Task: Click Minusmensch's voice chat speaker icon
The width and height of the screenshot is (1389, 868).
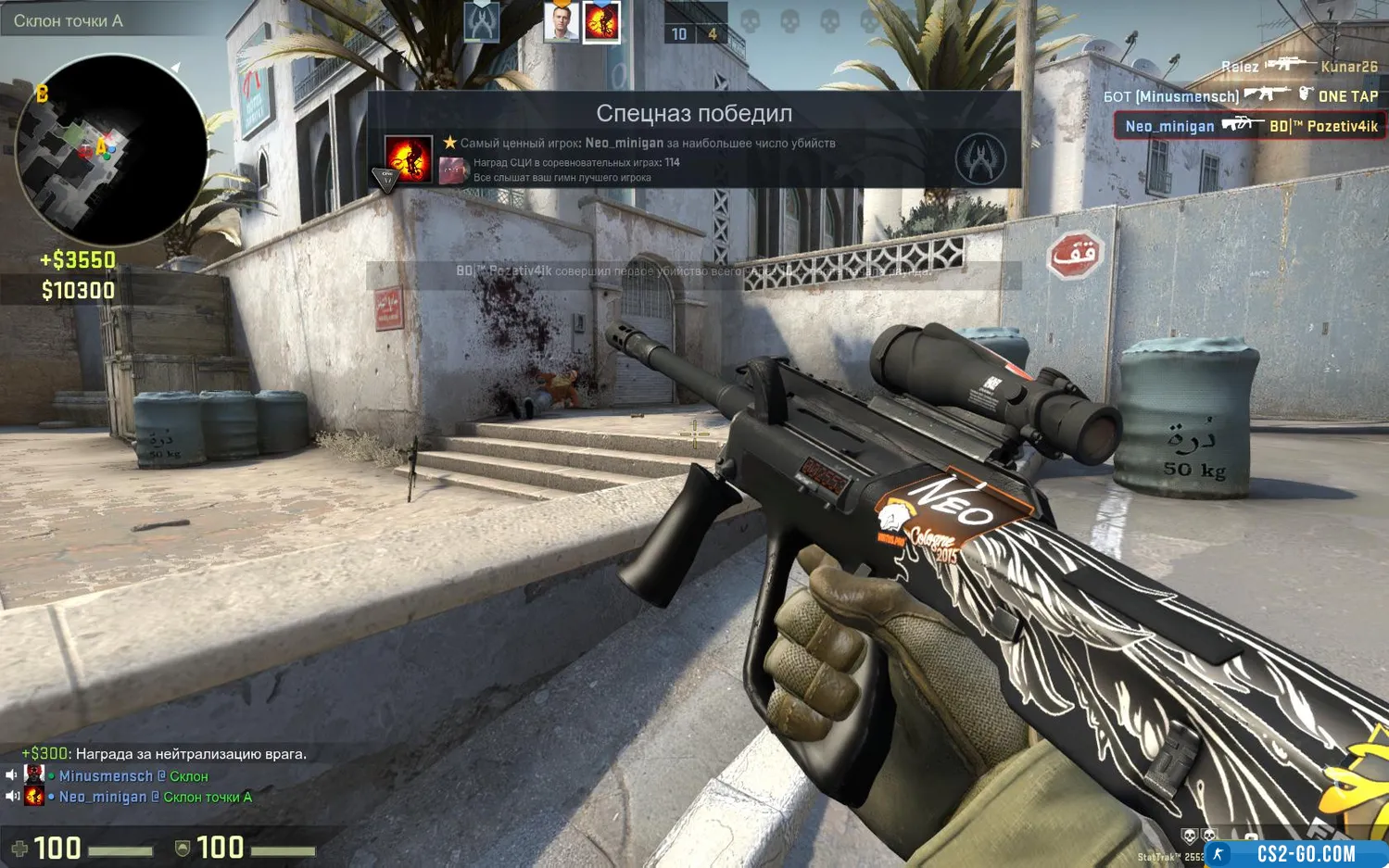Action: pos(11,775)
